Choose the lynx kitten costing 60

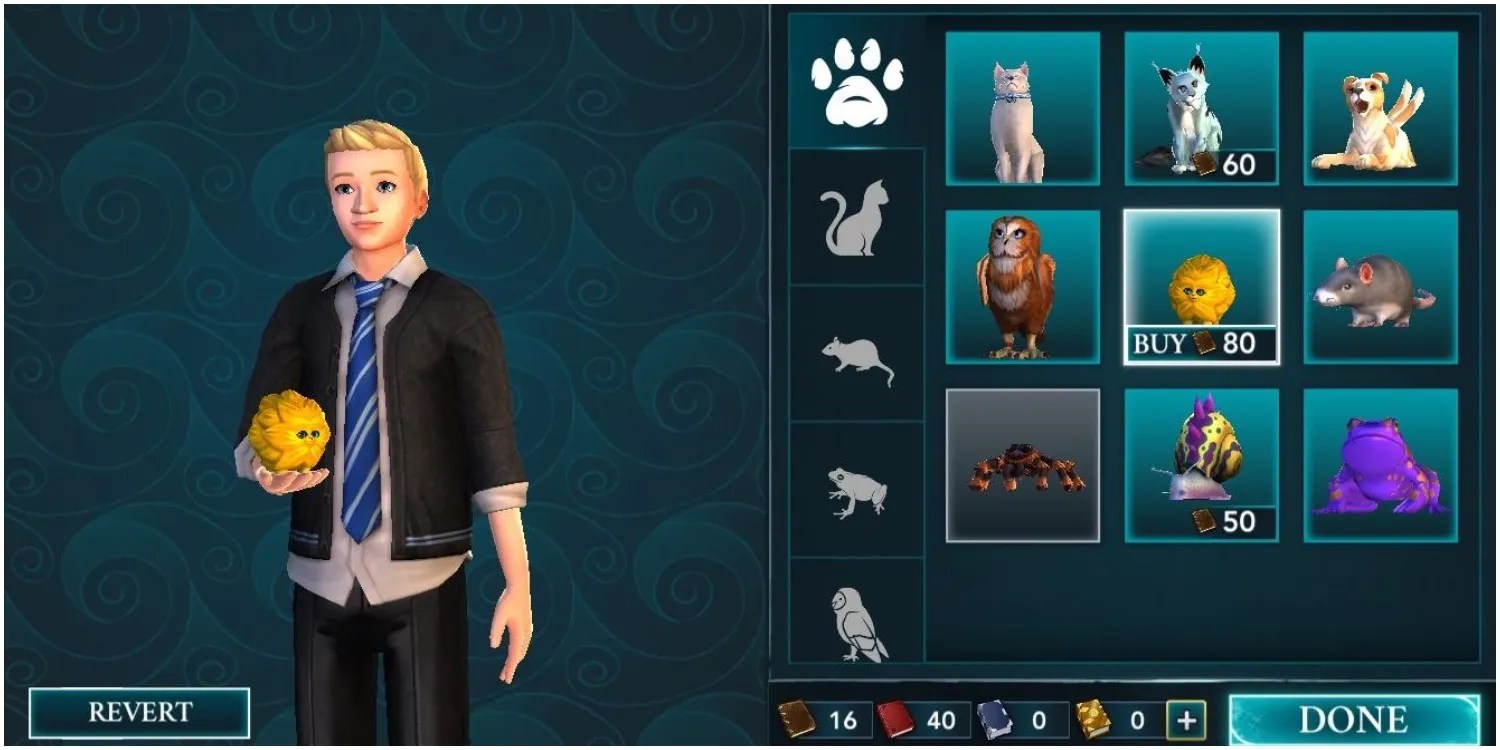1200,105
